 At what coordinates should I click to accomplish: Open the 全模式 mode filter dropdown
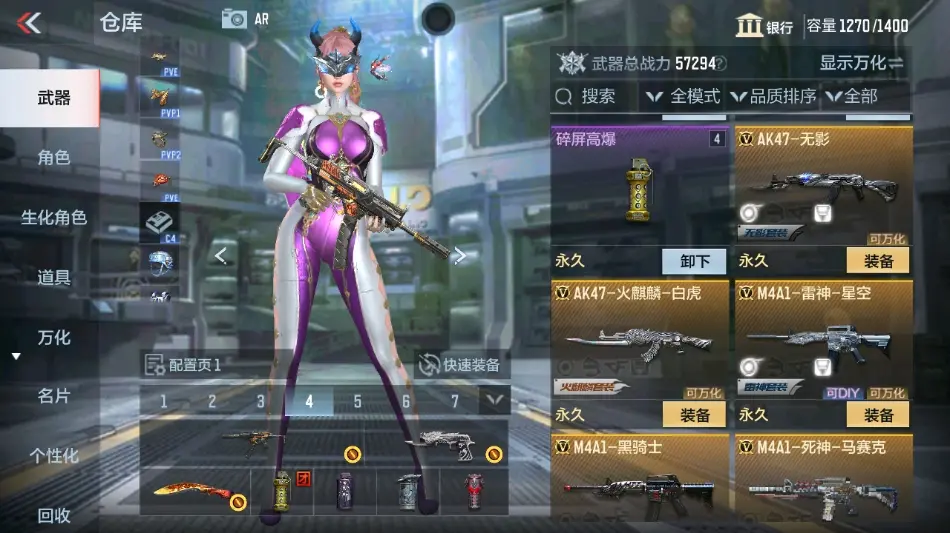coord(684,96)
